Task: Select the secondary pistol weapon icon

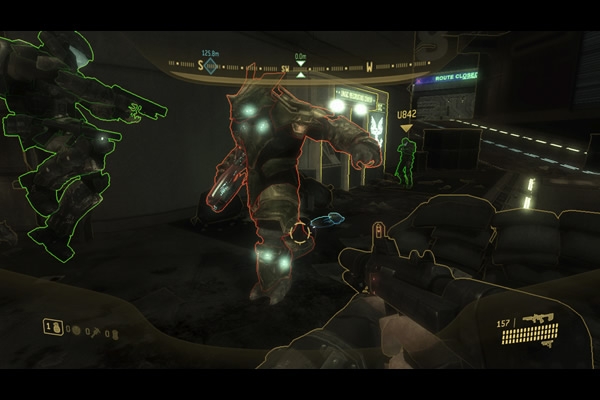Action: [546, 342]
